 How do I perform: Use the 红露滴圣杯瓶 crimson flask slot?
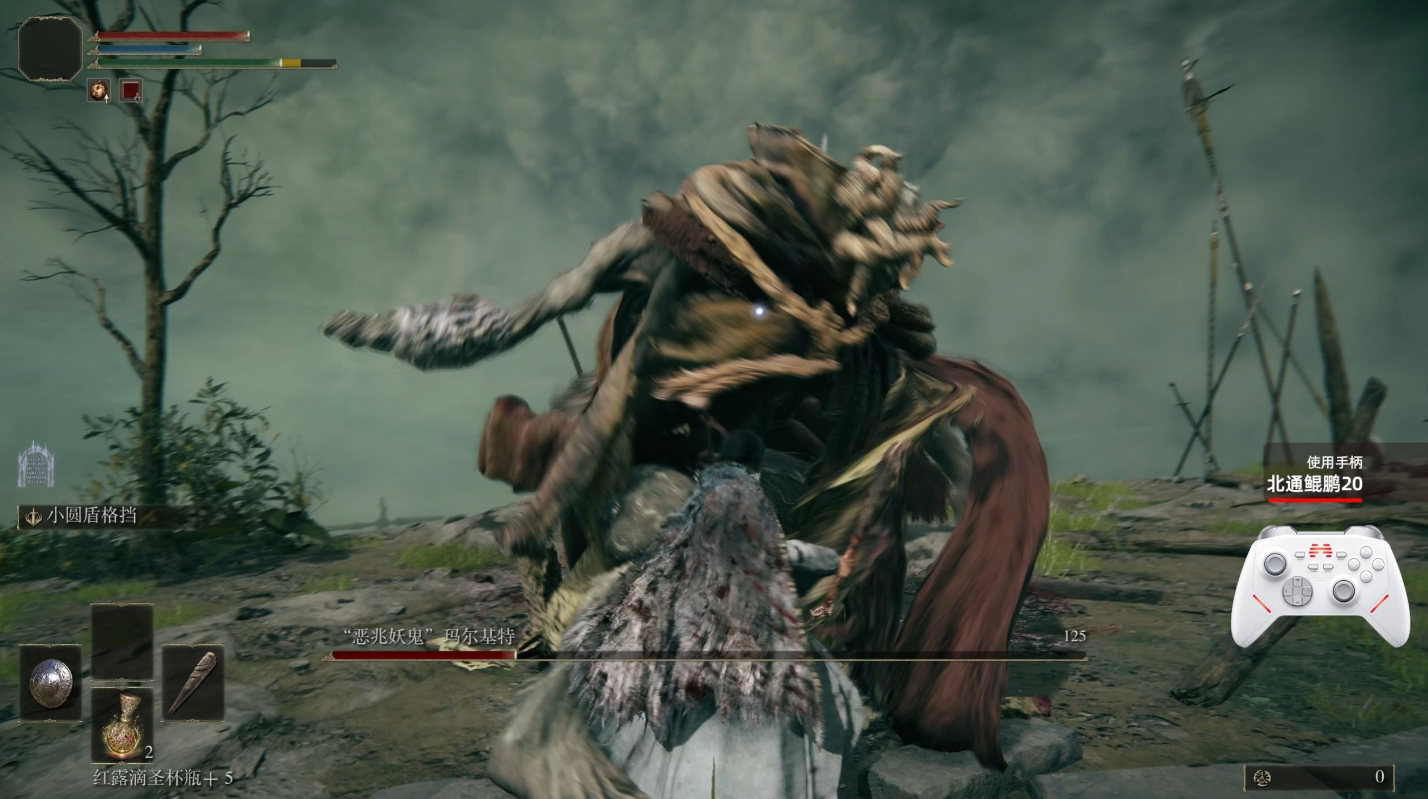click(122, 725)
